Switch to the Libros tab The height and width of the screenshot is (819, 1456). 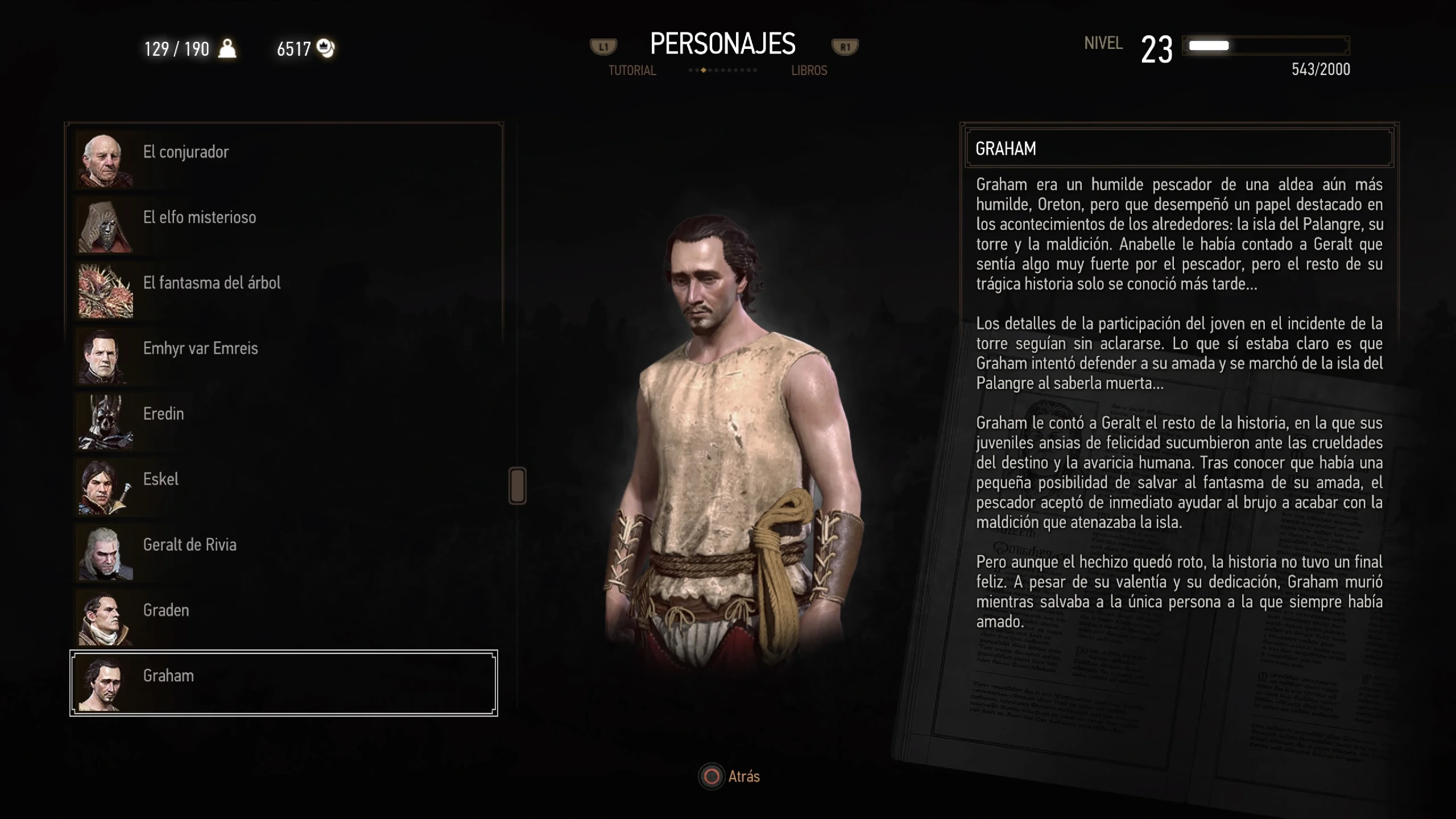pyautogui.click(x=809, y=71)
